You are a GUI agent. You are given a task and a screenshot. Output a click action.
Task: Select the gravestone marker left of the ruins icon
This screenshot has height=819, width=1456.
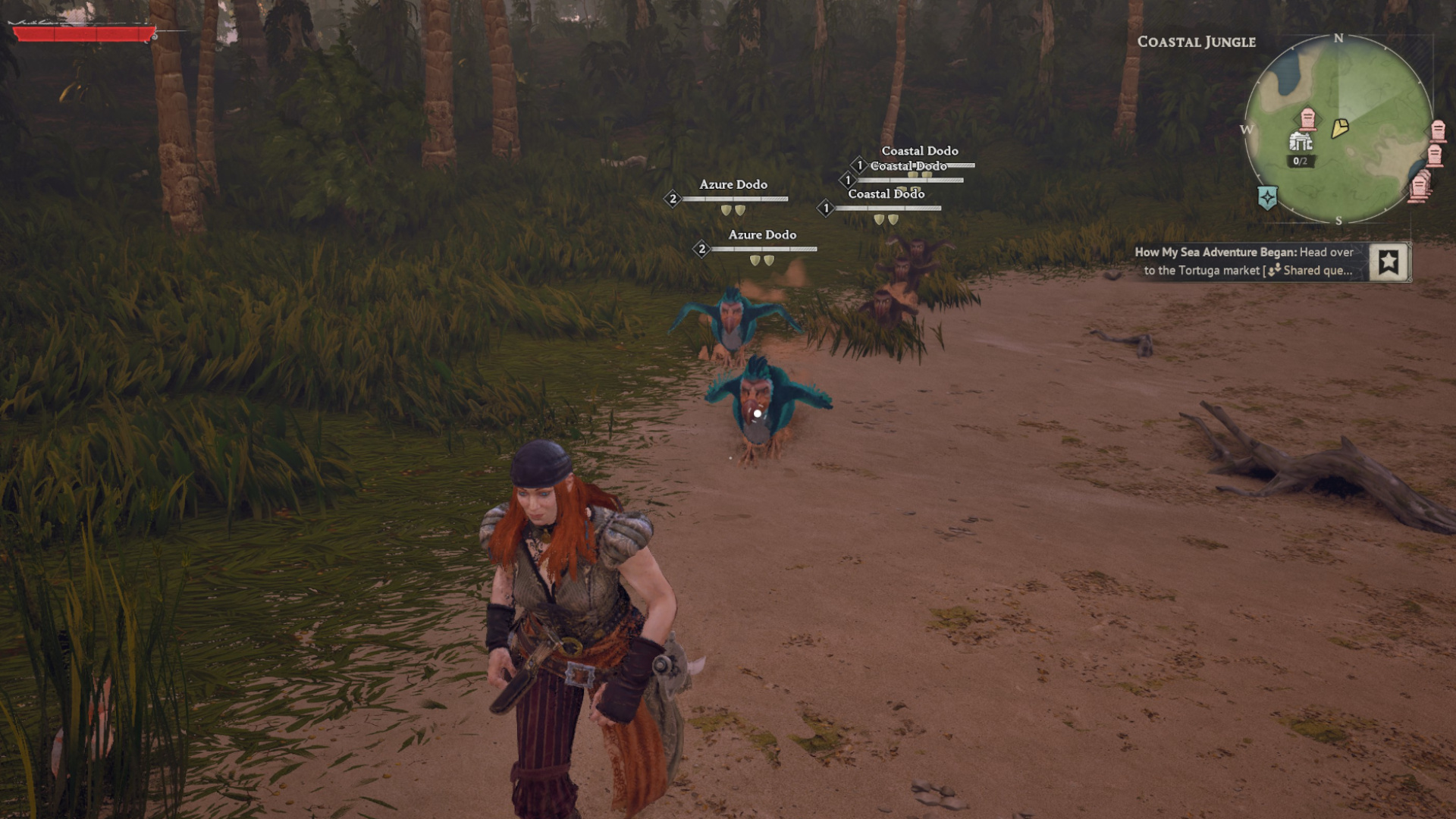(1307, 119)
